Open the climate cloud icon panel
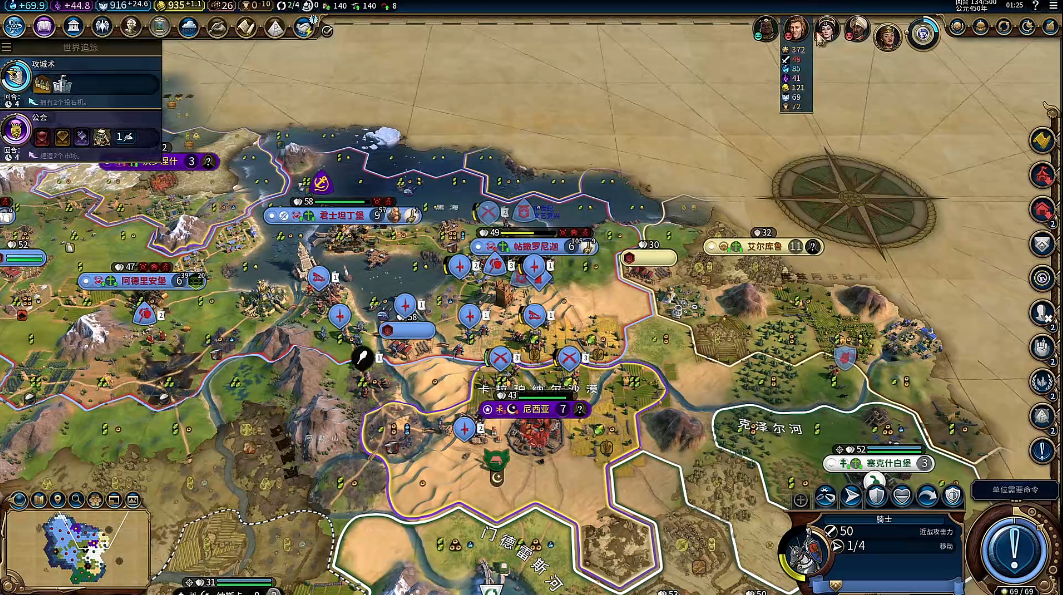 coord(188,27)
